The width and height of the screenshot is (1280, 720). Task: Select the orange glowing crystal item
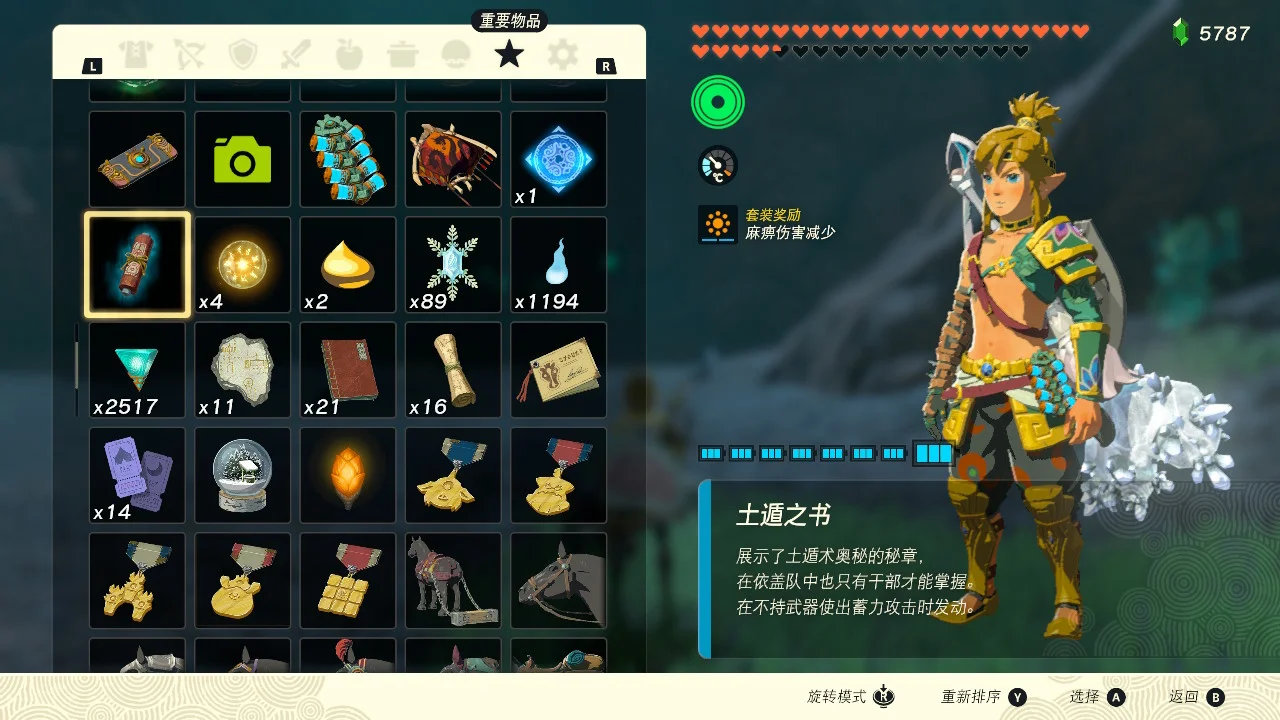(348, 475)
